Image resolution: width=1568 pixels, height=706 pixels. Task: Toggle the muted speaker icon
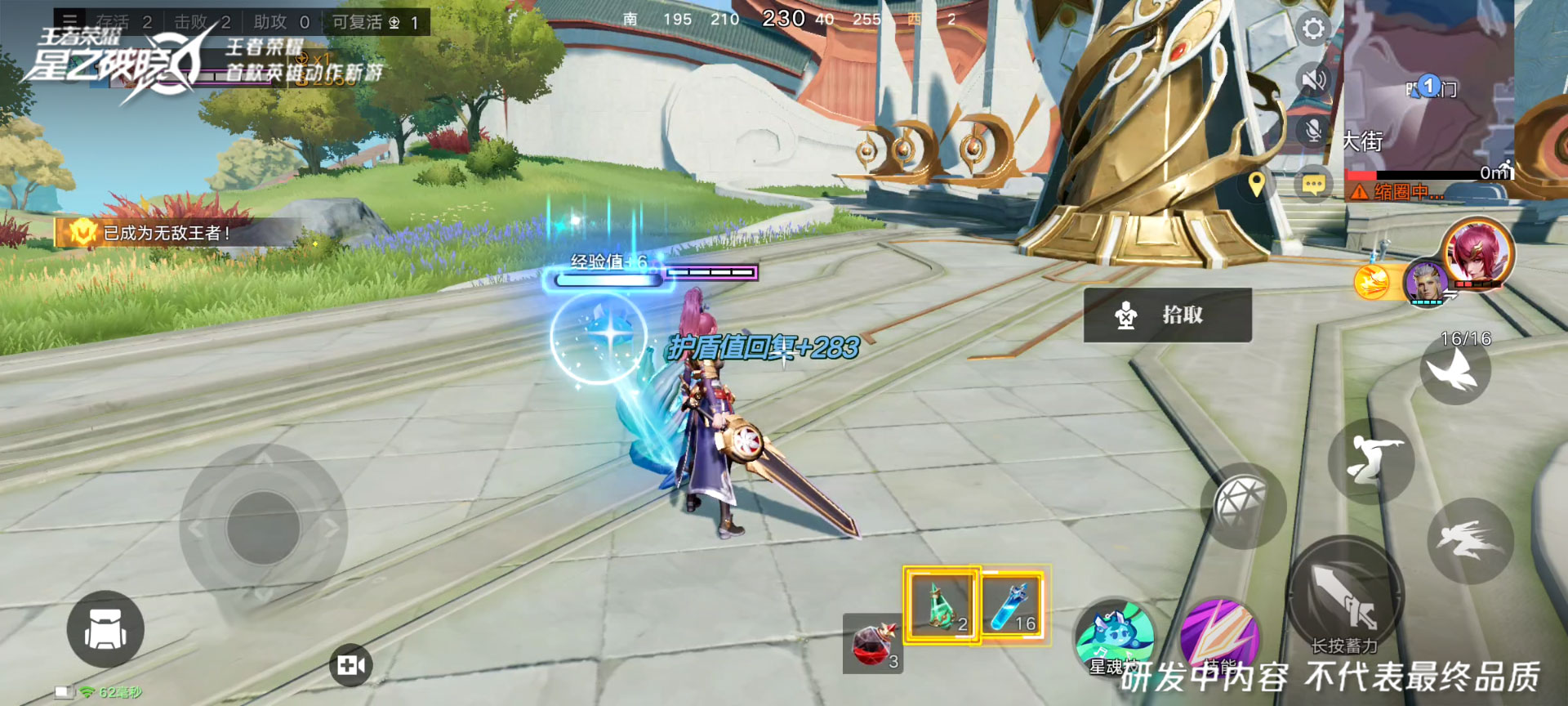pyautogui.click(x=1313, y=80)
